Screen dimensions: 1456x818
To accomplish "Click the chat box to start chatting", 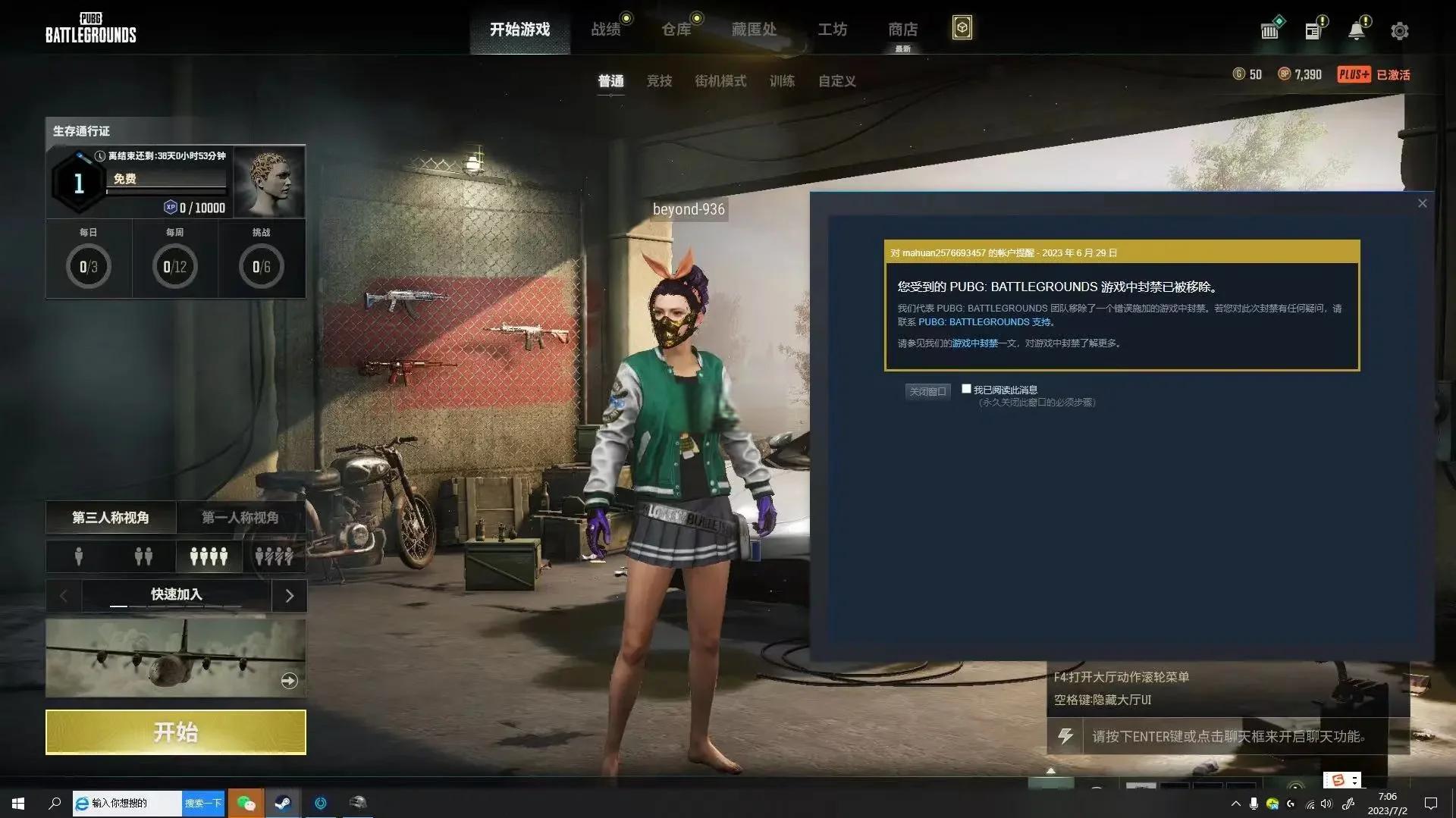I will click(x=1228, y=736).
